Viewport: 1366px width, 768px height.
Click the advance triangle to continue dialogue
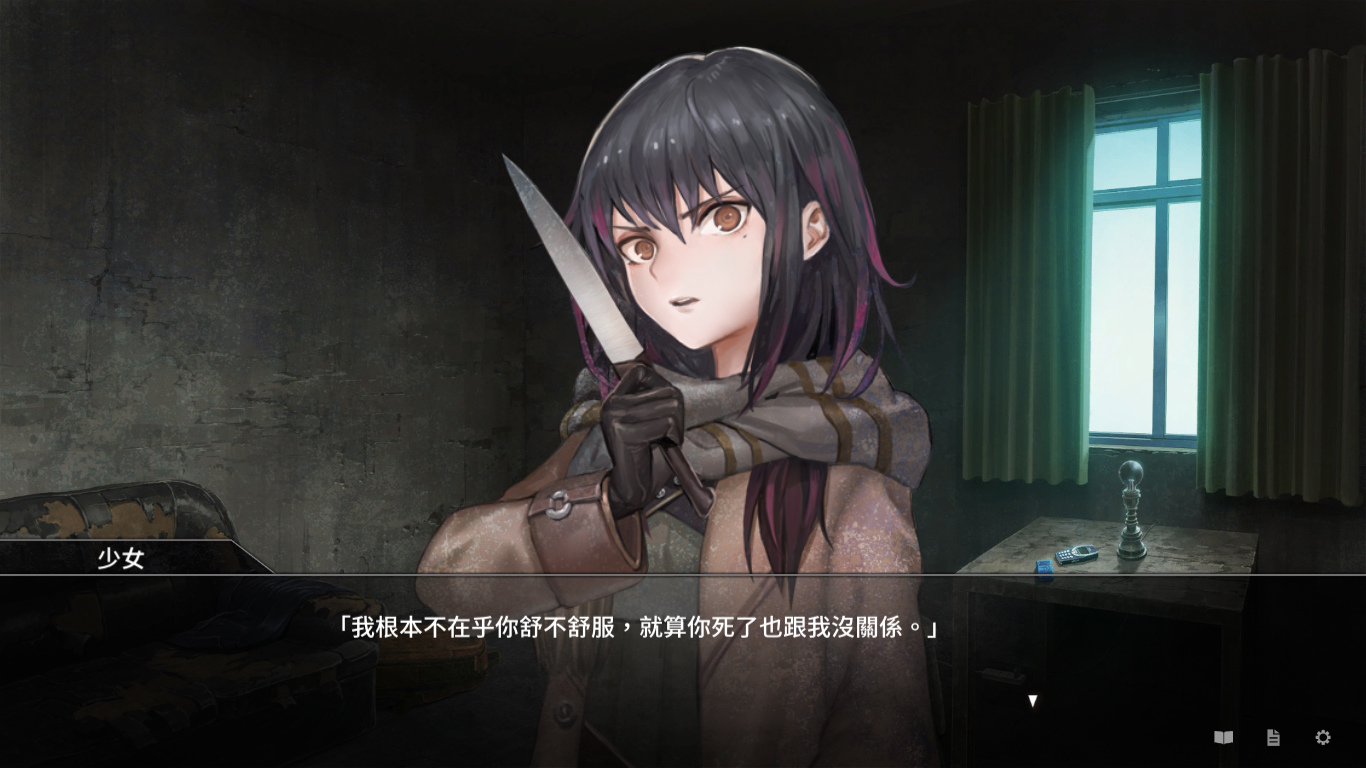1030,699
